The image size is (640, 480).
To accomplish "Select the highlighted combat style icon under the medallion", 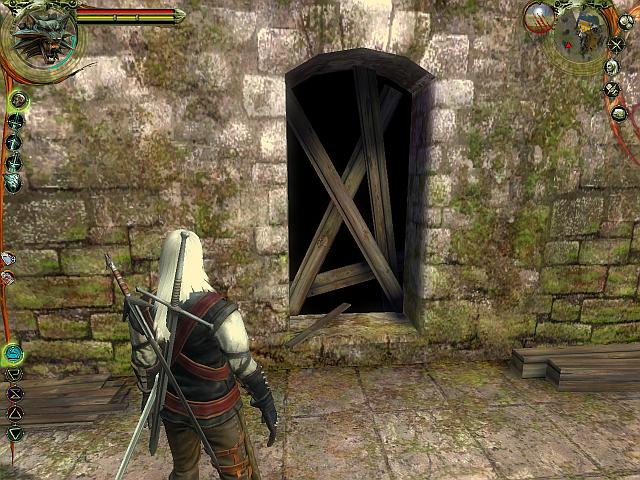I will coord(17,100).
